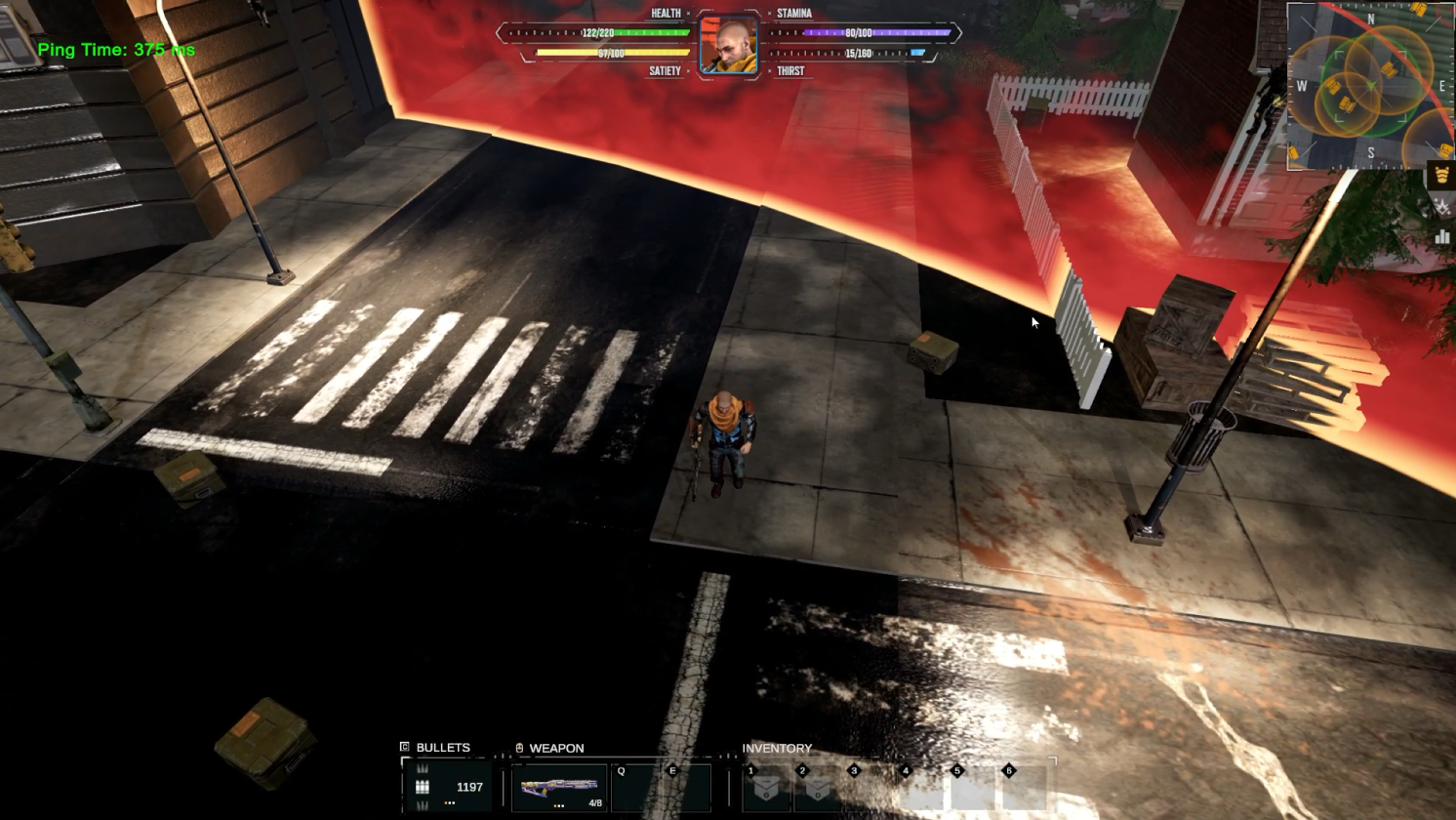1456x820 pixels.
Task: Click the C keybind icon beside BULLETS
Action: 404,747
